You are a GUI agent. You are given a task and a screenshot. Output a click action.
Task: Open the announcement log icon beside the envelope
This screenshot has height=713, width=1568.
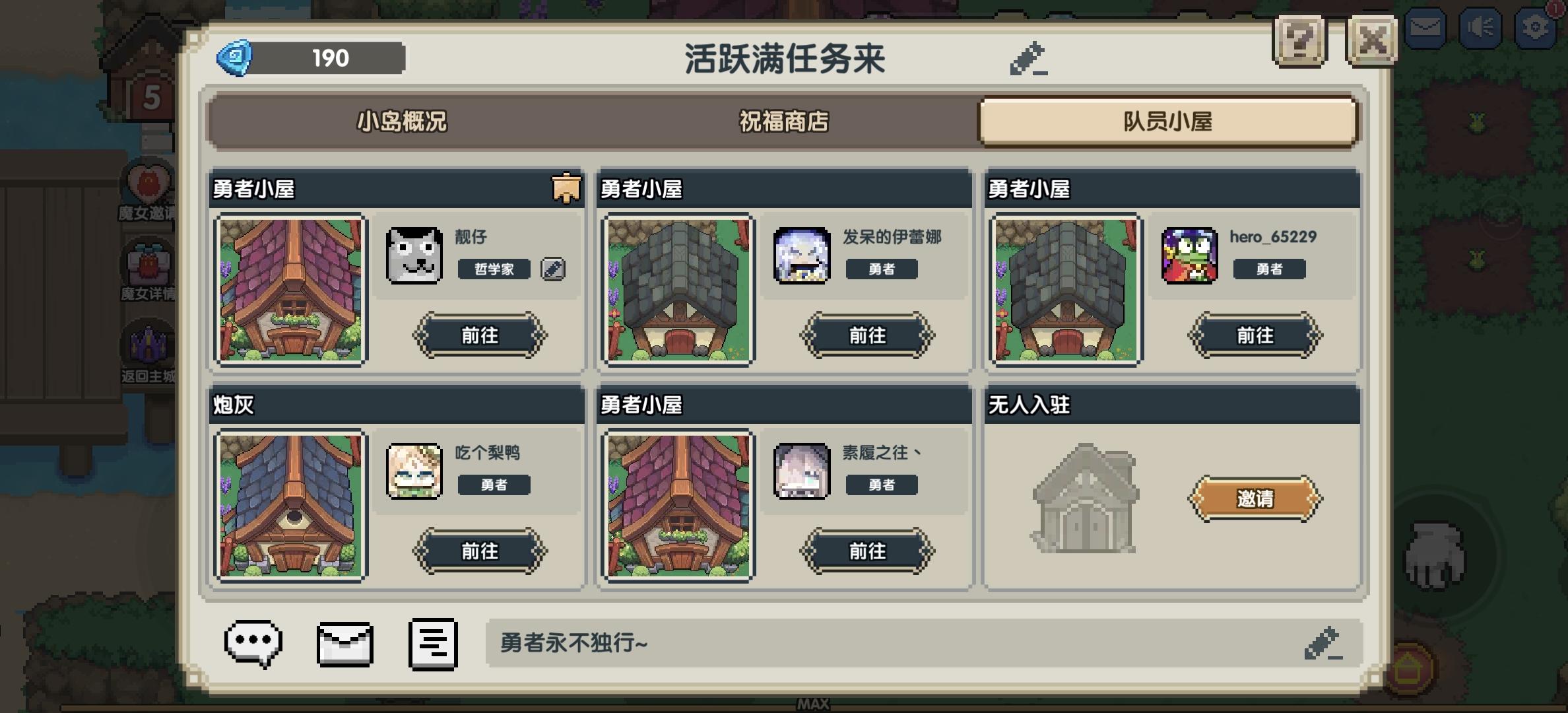[x=432, y=644]
